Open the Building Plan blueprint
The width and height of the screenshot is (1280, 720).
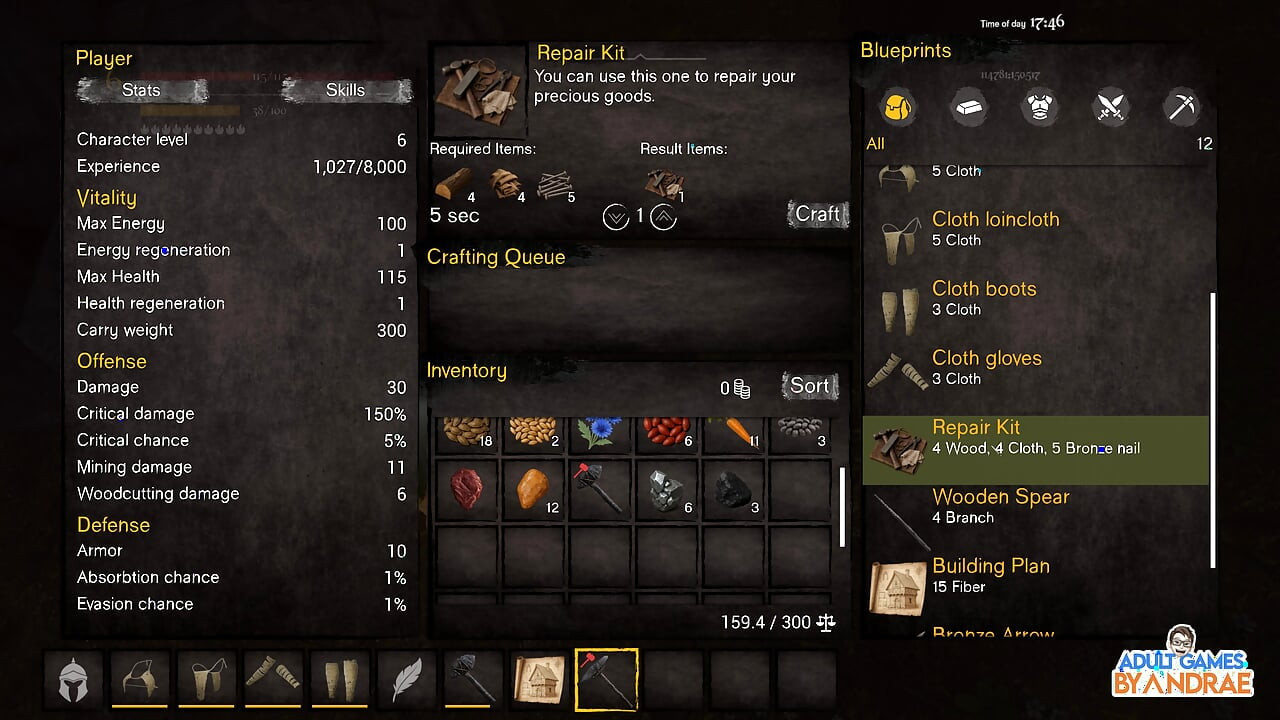click(x=990, y=575)
